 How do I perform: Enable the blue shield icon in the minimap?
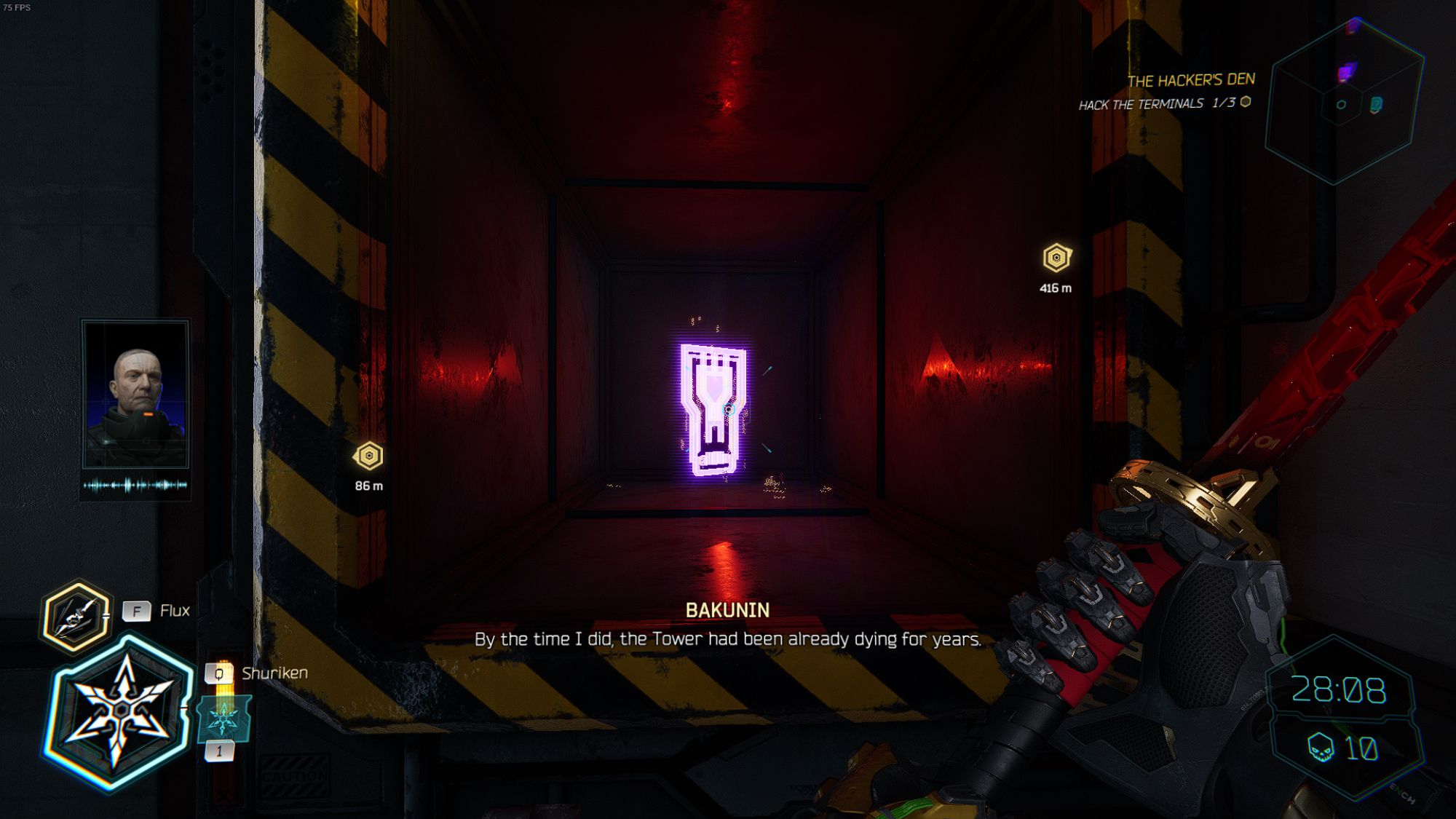(x=1376, y=103)
